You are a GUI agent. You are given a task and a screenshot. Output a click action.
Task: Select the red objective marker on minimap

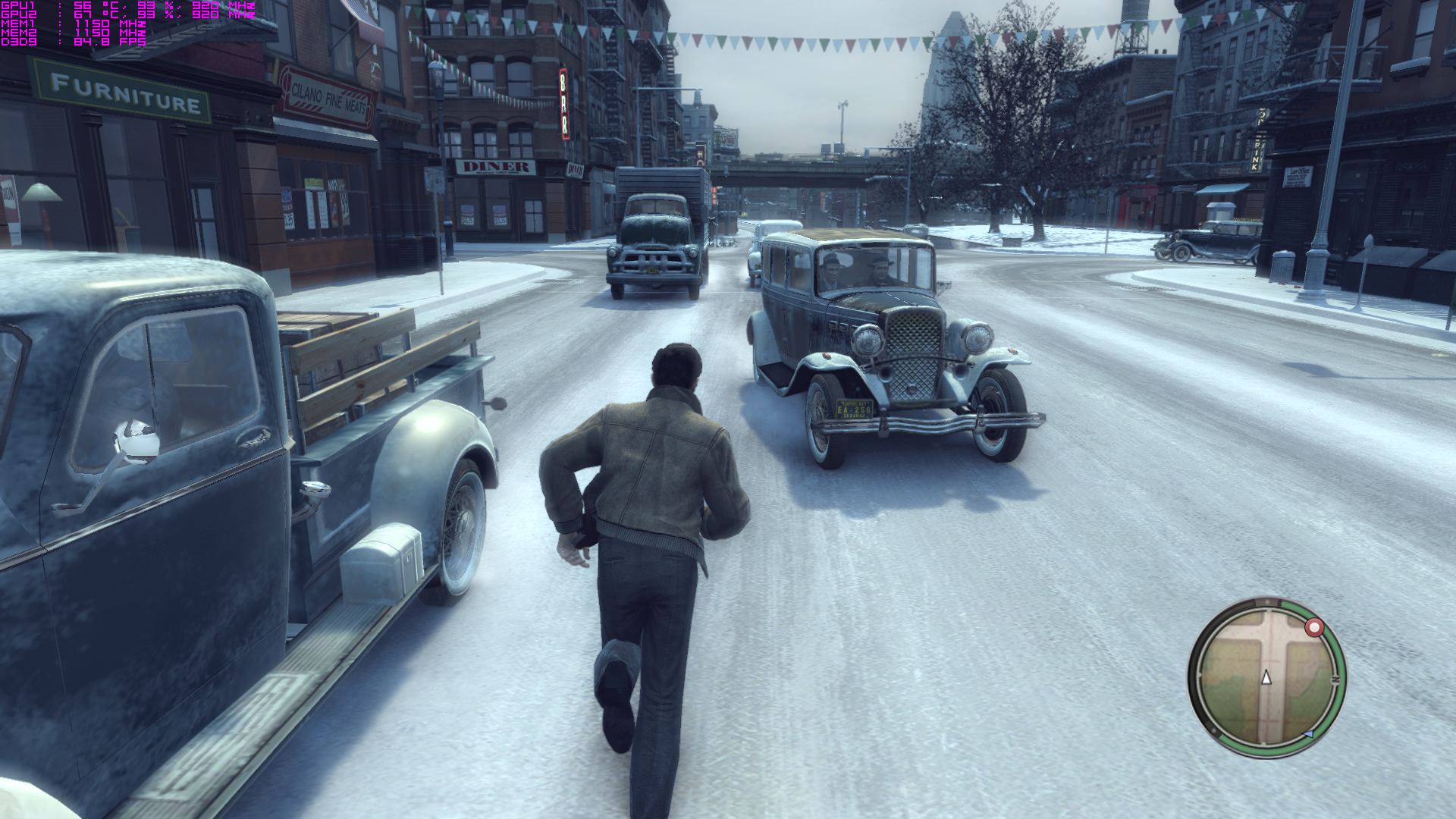(1314, 628)
